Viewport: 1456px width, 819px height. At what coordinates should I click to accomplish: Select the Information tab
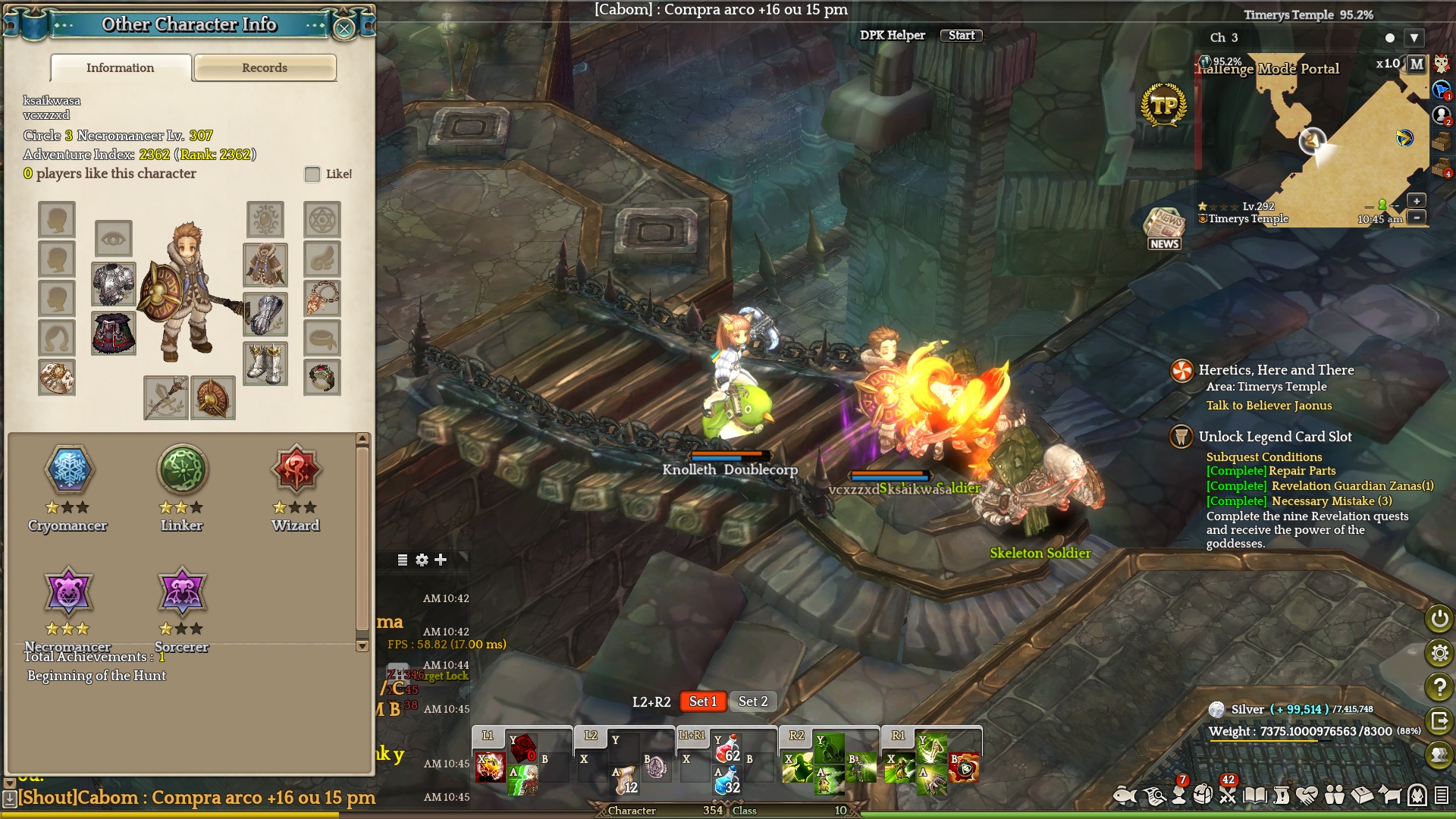[120, 67]
